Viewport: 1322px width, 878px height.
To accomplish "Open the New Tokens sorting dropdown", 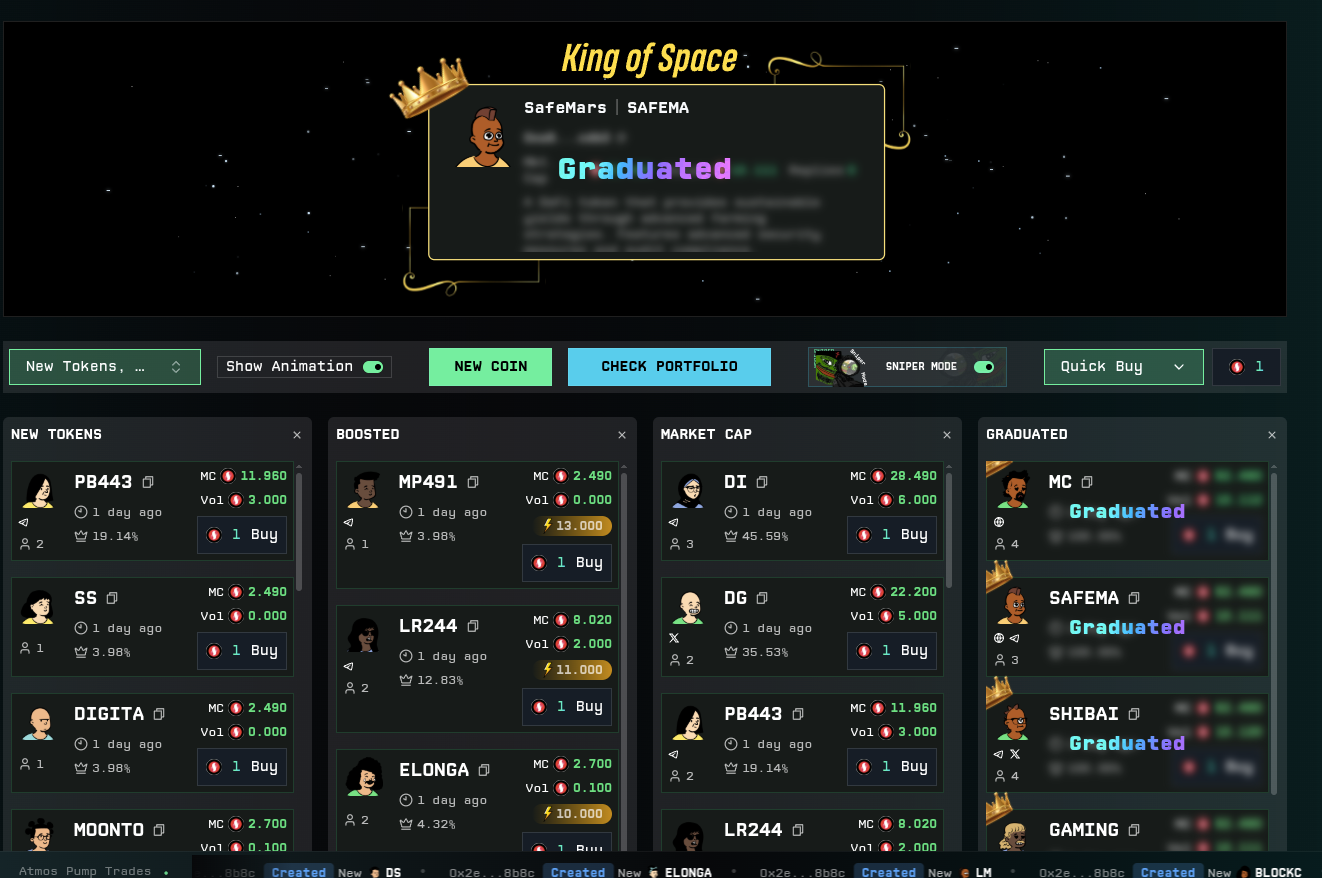I will pos(104,366).
